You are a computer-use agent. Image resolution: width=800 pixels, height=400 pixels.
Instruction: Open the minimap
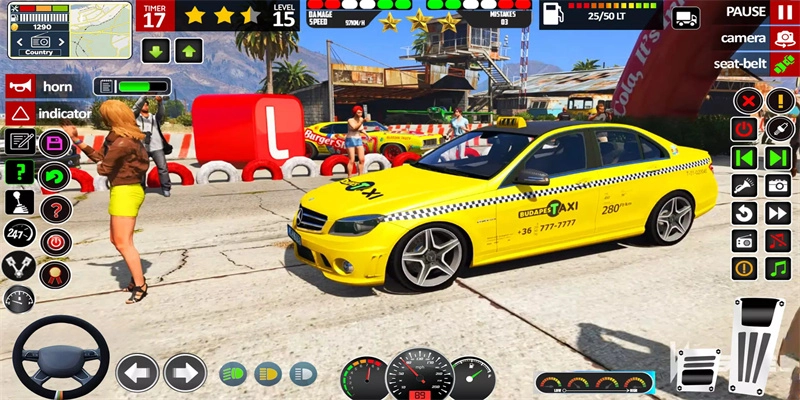click(67, 28)
